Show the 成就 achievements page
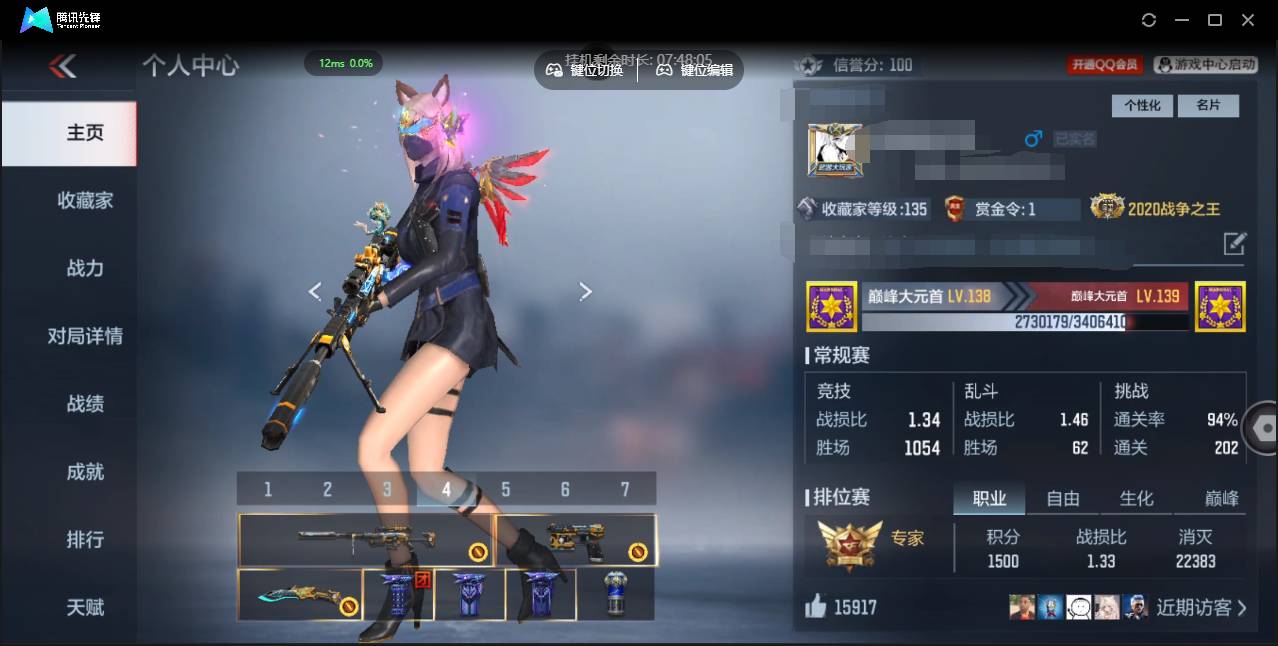The height and width of the screenshot is (646, 1278). pyautogui.click(x=85, y=472)
